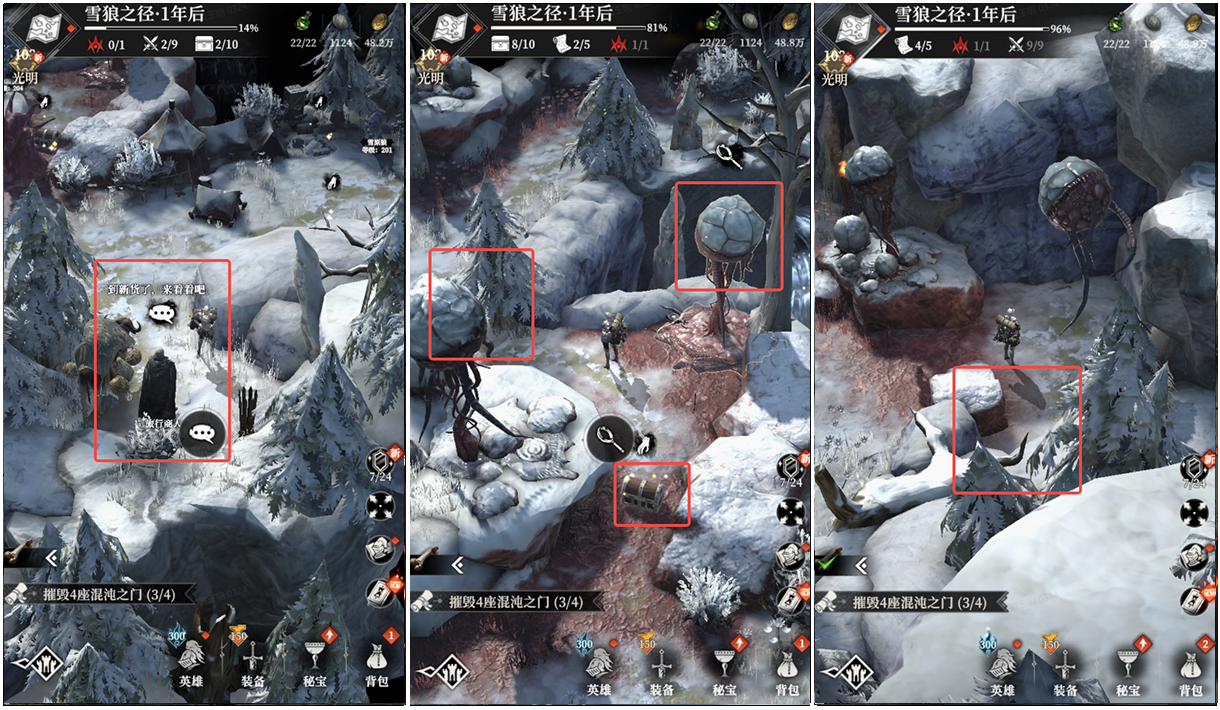The height and width of the screenshot is (710, 1220).
Task: Tap the dark round chat button near the merchant
Action: tap(204, 433)
